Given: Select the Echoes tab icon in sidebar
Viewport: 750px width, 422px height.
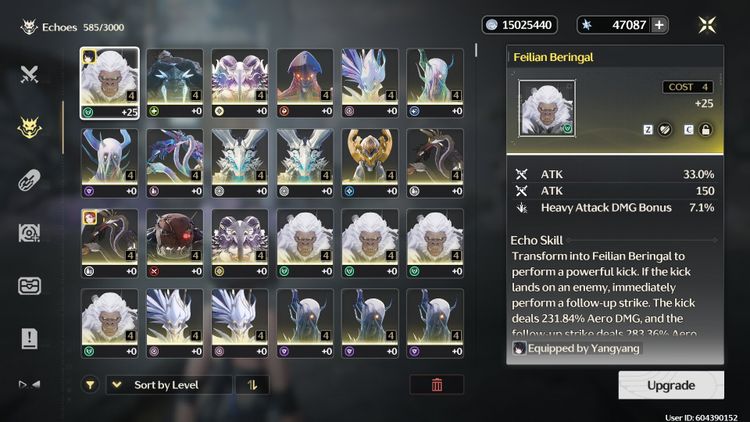Looking at the screenshot, I should click(30, 127).
